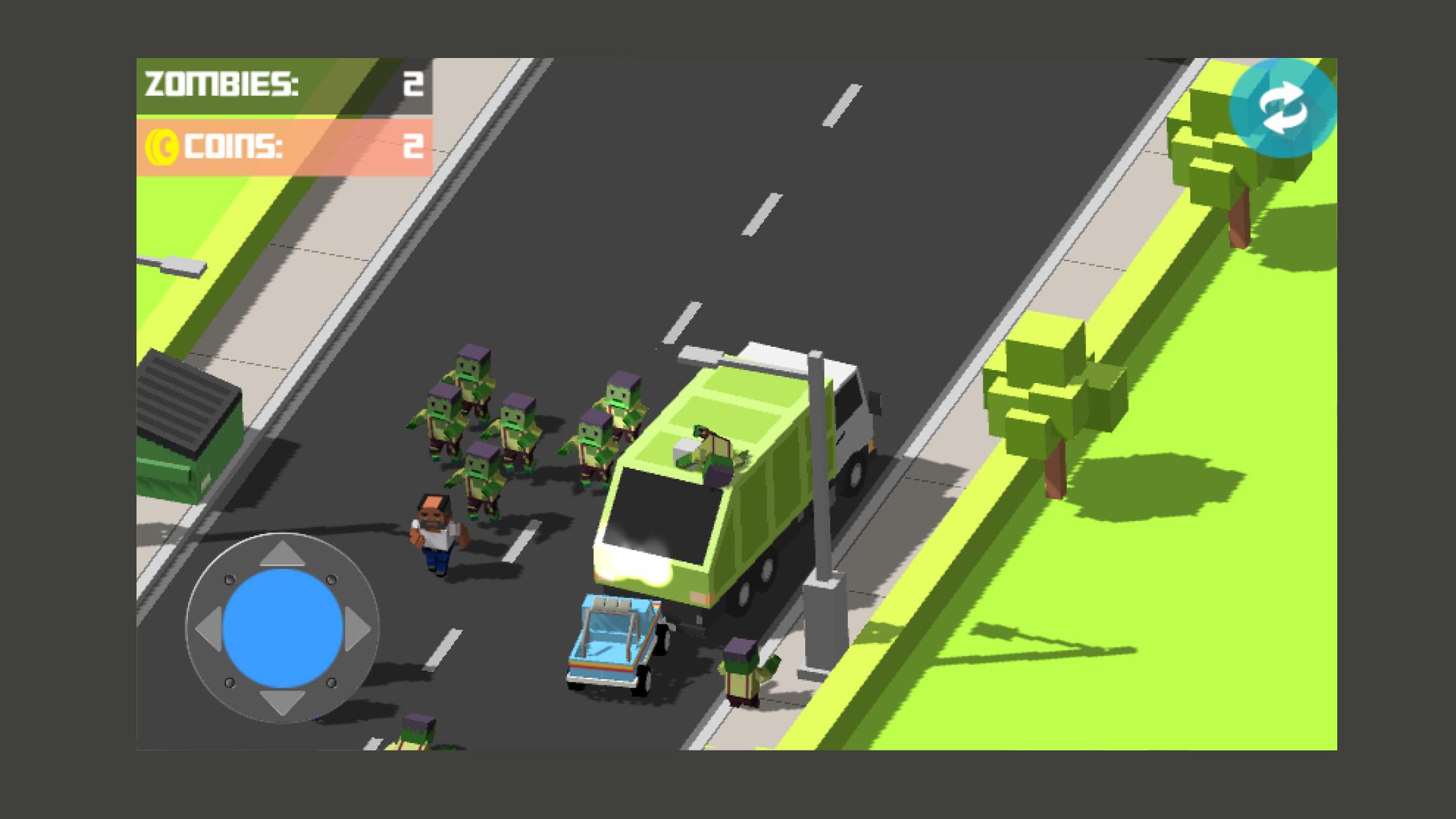The image size is (1456, 819).
Task: Tap the yellow coin icon beside COINS
Action: click(165, 146)
